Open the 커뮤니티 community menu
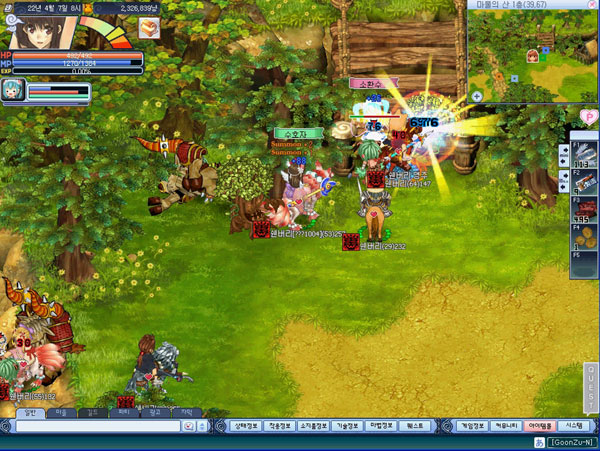 pos(503,425)
